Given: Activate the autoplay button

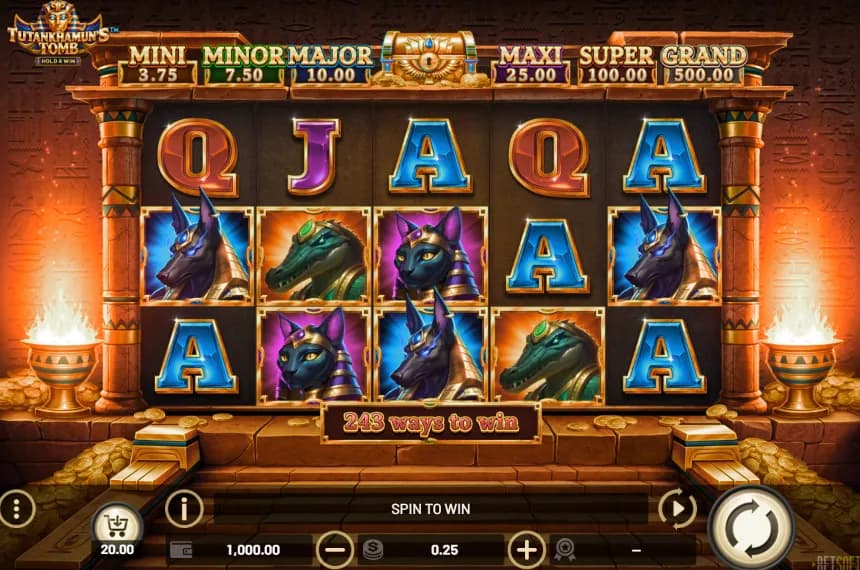Looking at the screenshot, I should [x=677, y=510].
